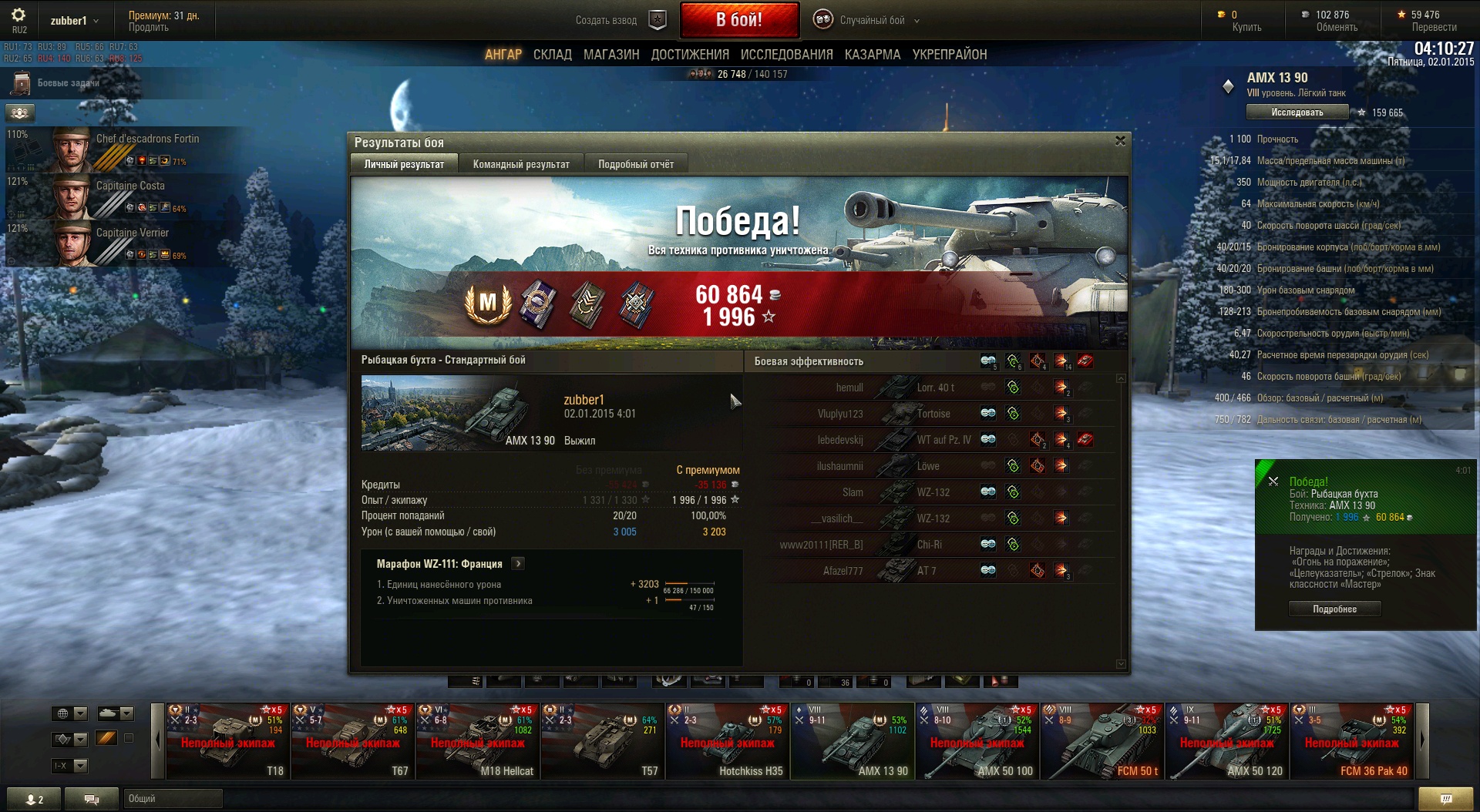Close the battle results window

point(1120,141)
